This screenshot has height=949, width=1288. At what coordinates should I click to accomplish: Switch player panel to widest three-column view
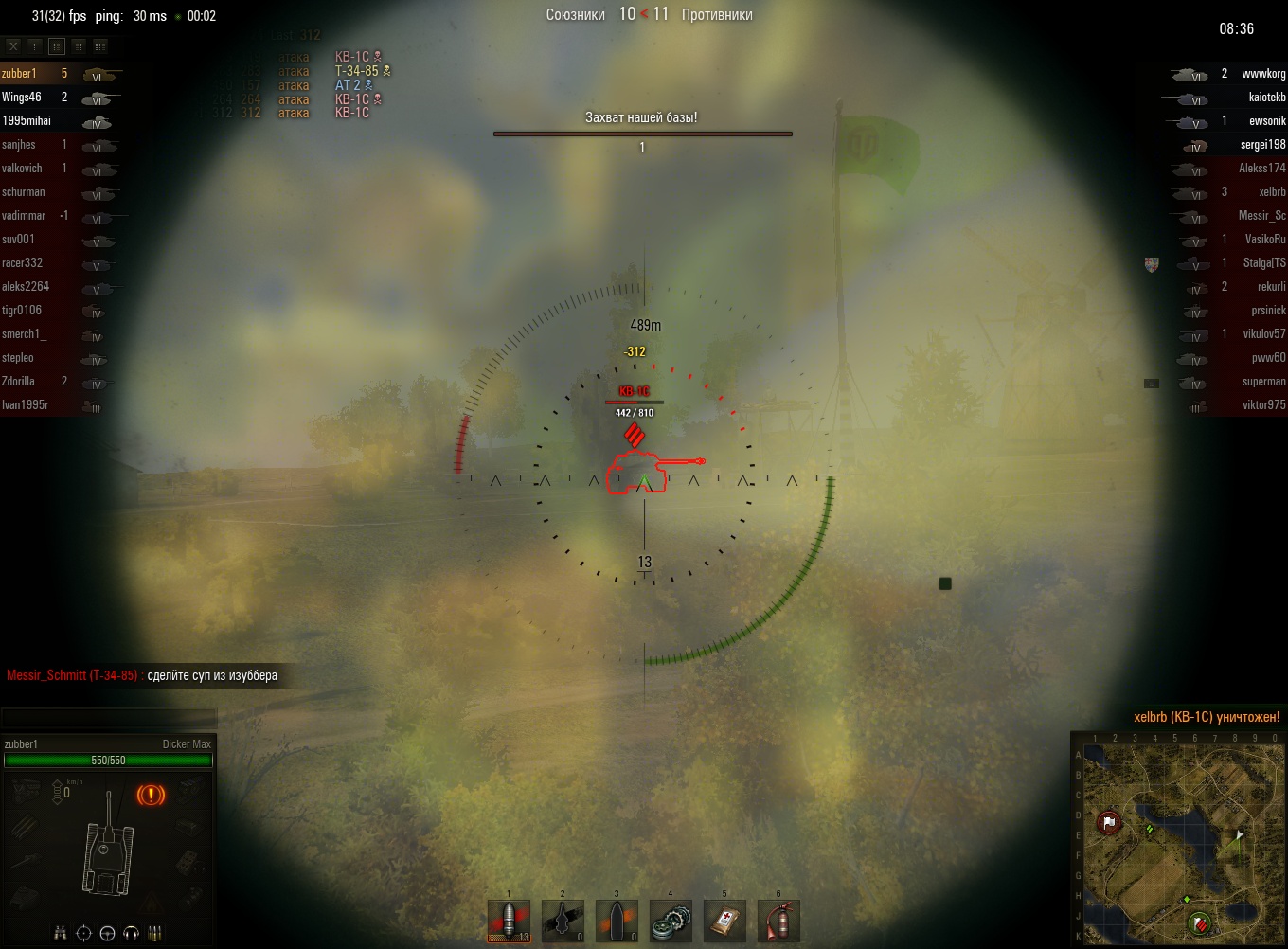pos(100,45)
